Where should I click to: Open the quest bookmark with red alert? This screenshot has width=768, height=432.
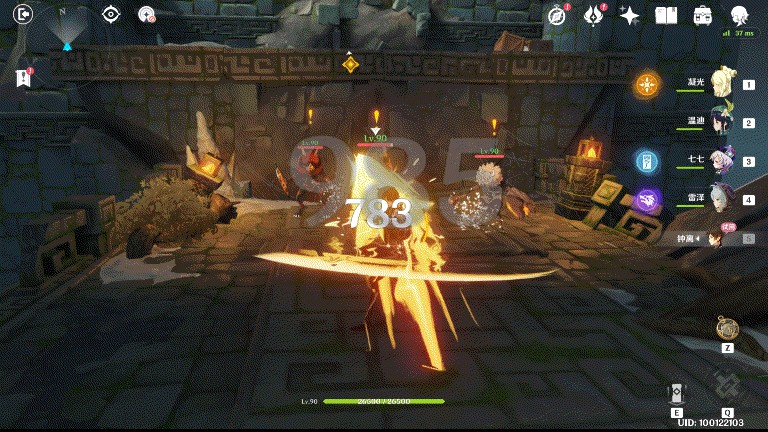24,78
